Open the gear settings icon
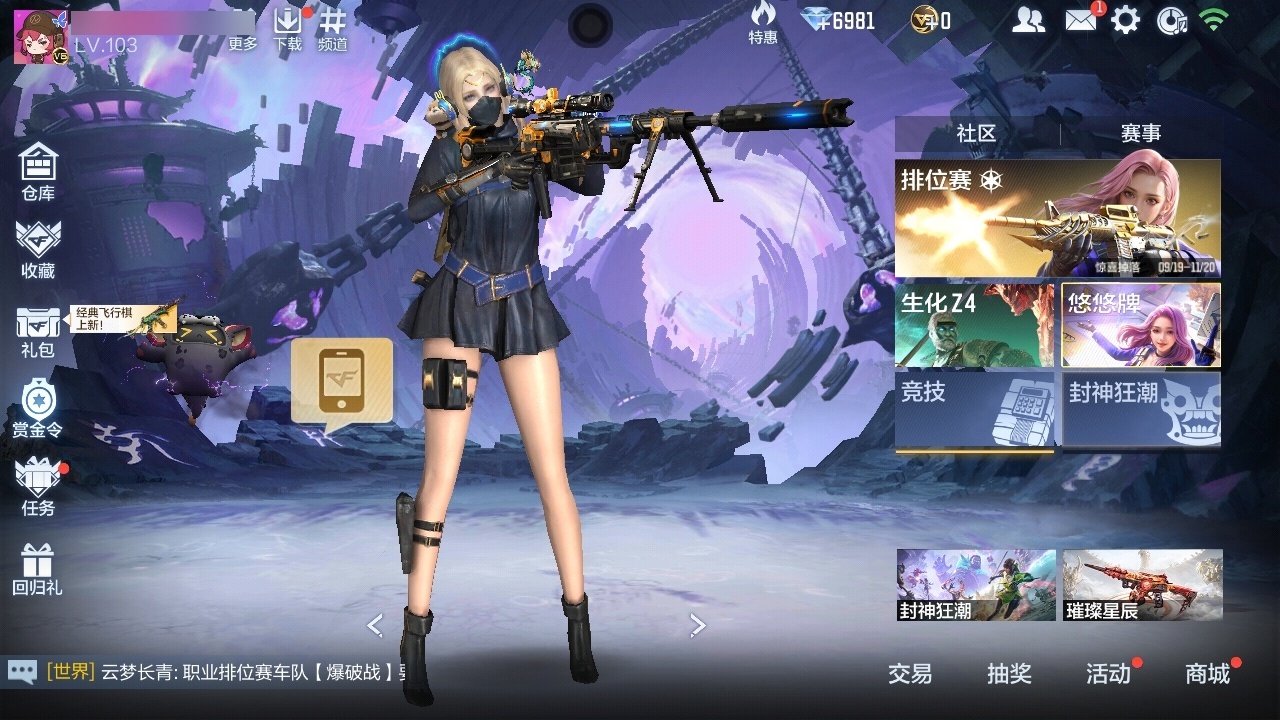 pos(1126,20)
